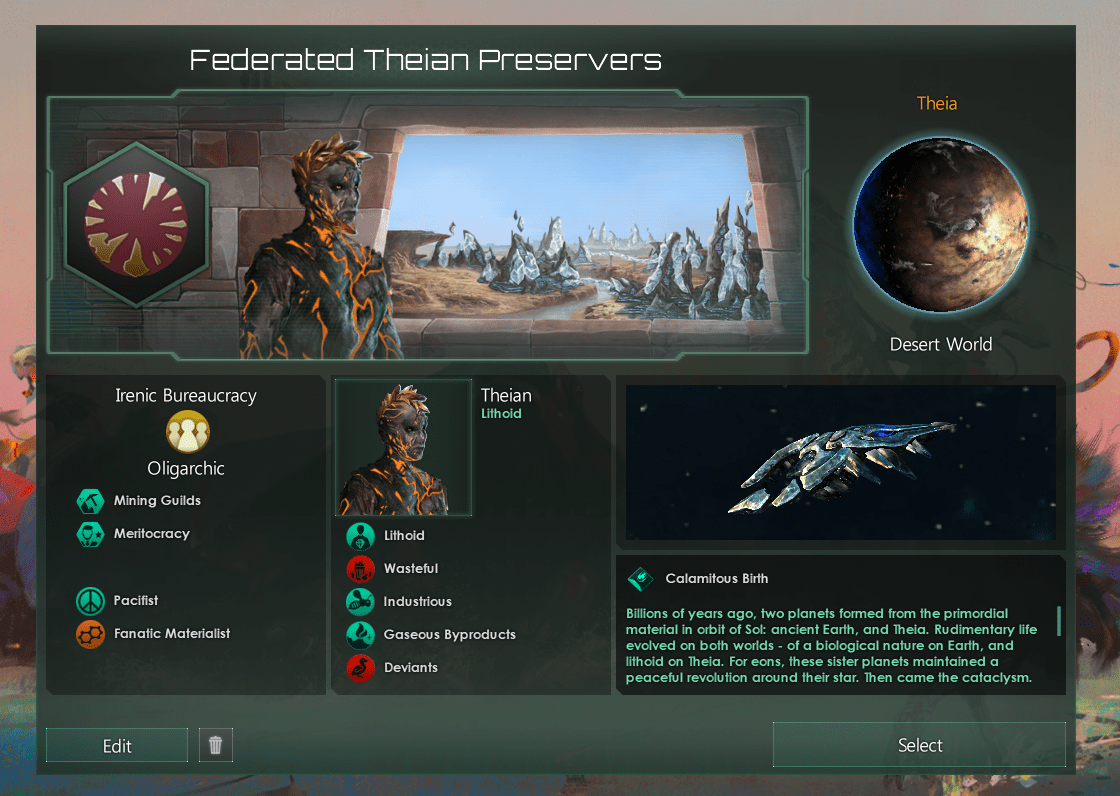
Task: Inspect the Meritocracy civic icon
Action: (x=91, y=534)
